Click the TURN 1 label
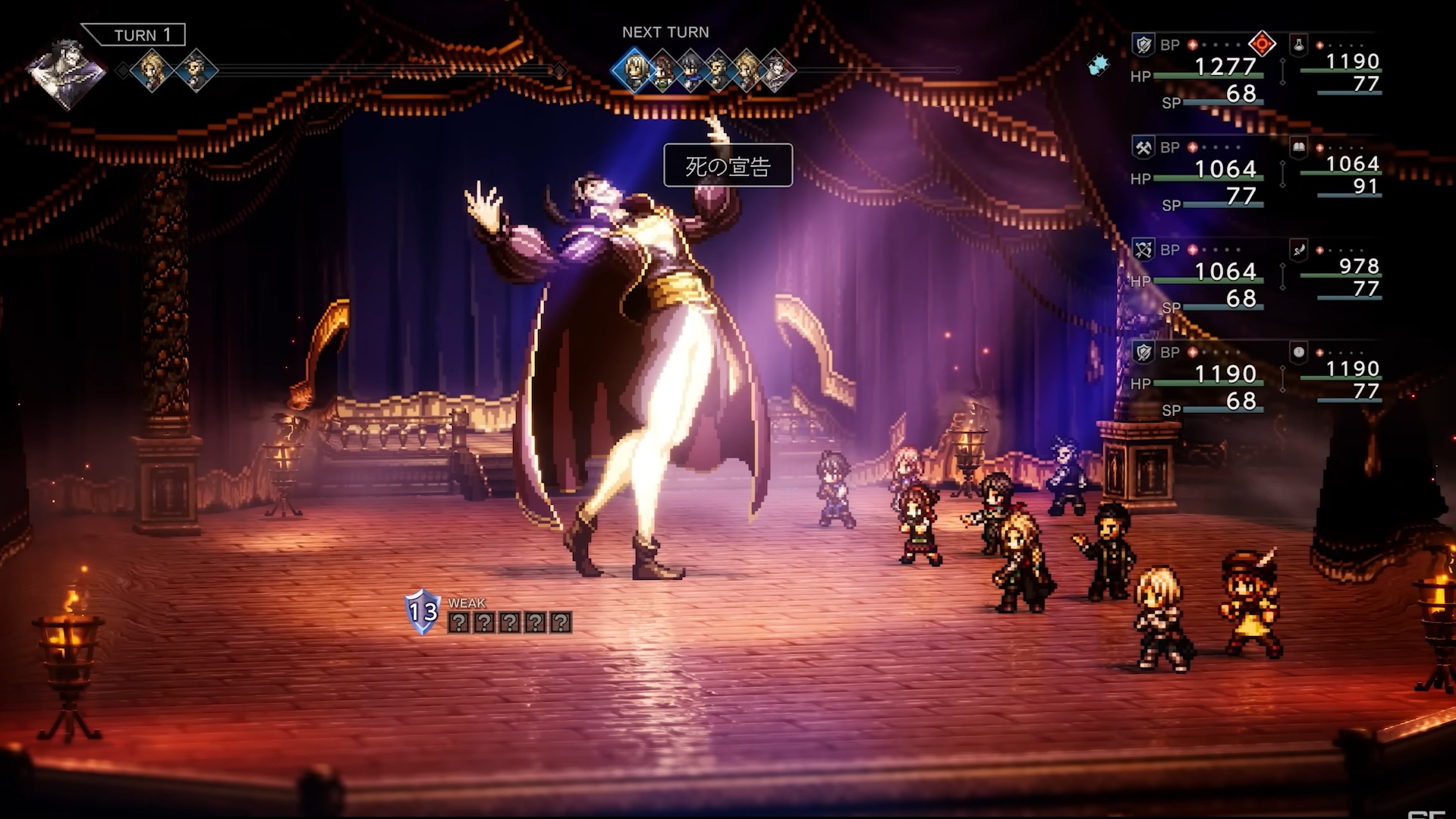 click(141, 35)
